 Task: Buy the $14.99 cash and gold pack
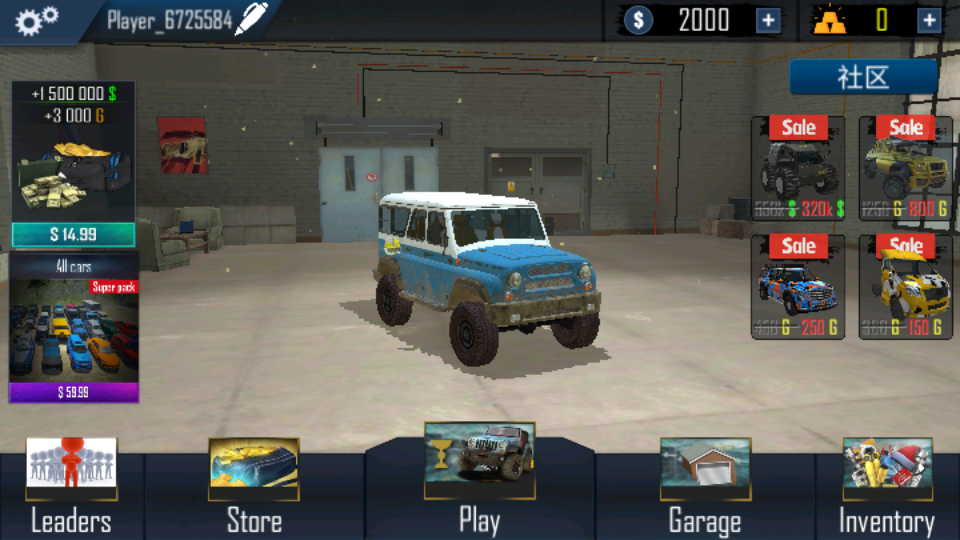[73, 234]
